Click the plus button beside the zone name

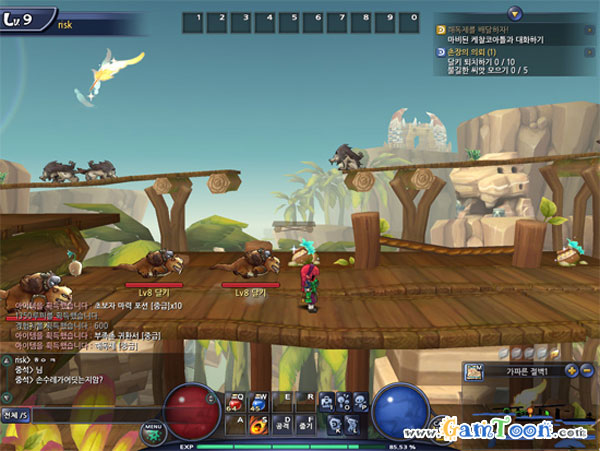point(571,371)
